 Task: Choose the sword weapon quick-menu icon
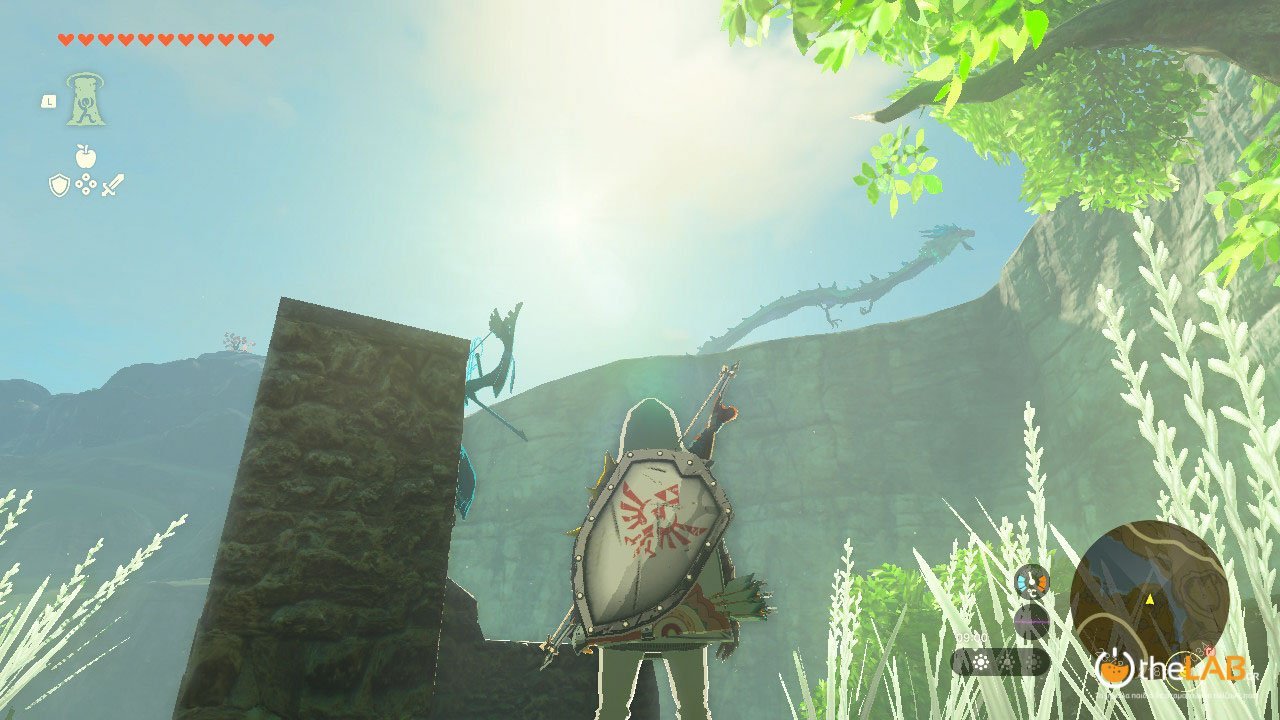(112, 184)
